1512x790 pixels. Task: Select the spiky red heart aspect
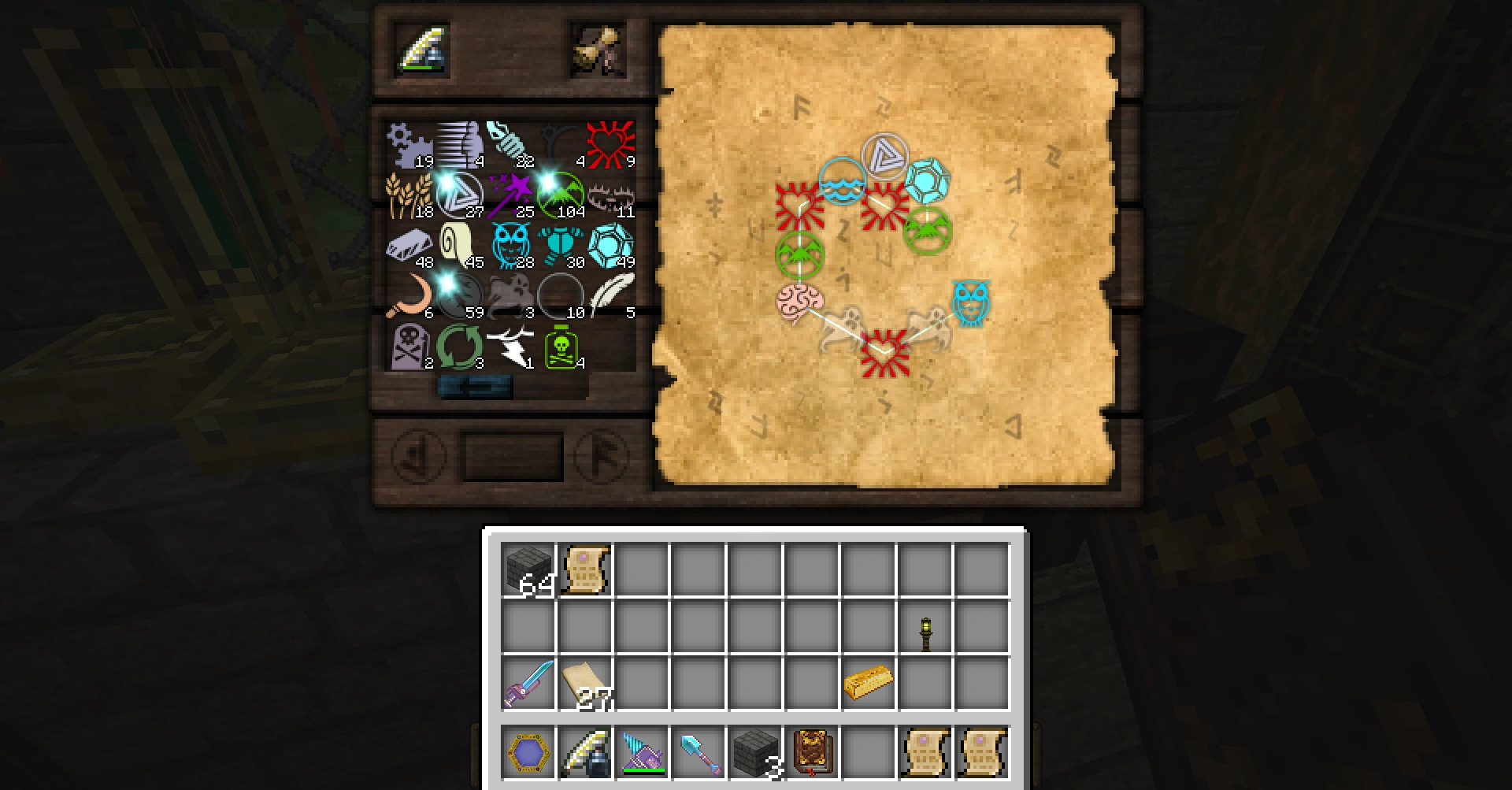point(611,143)
